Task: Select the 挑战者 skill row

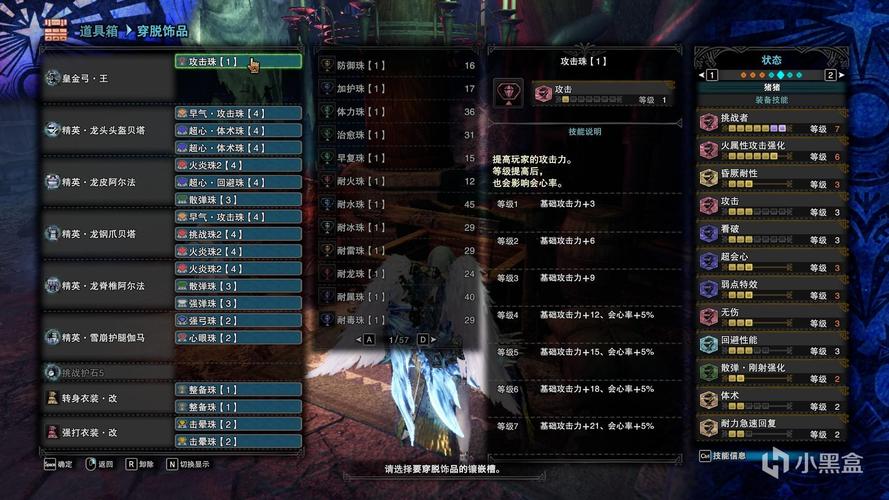Action: 771,123
